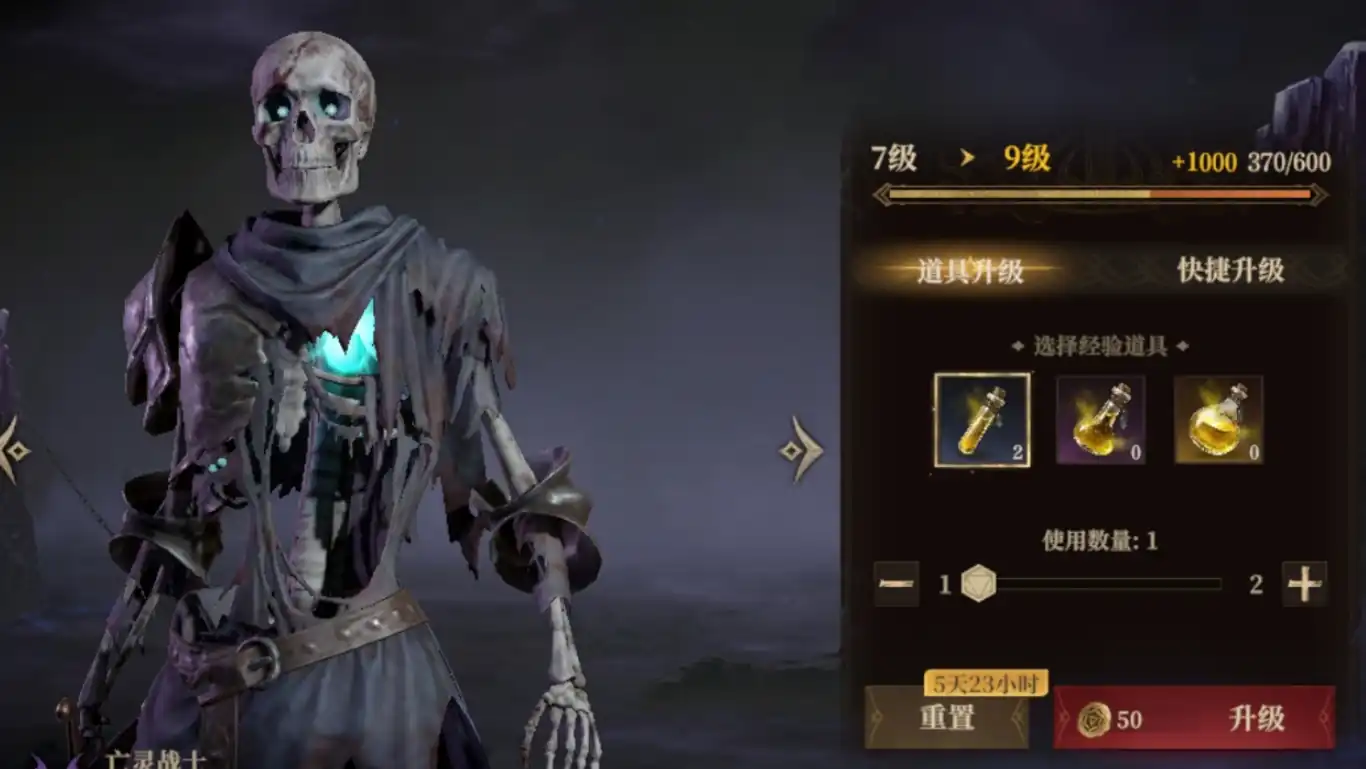Select the small yellow vial experience item

[x=982, y=420]
